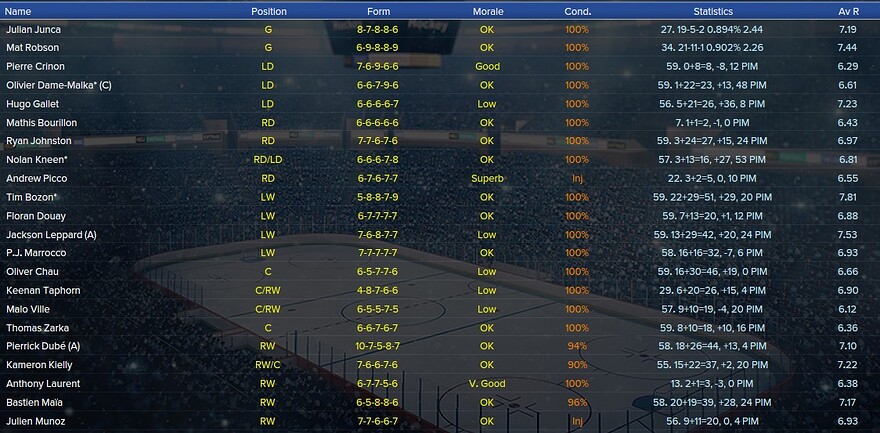
Task: Select injured defenseman Andrew Picco
Action: (x=33, y=178)
